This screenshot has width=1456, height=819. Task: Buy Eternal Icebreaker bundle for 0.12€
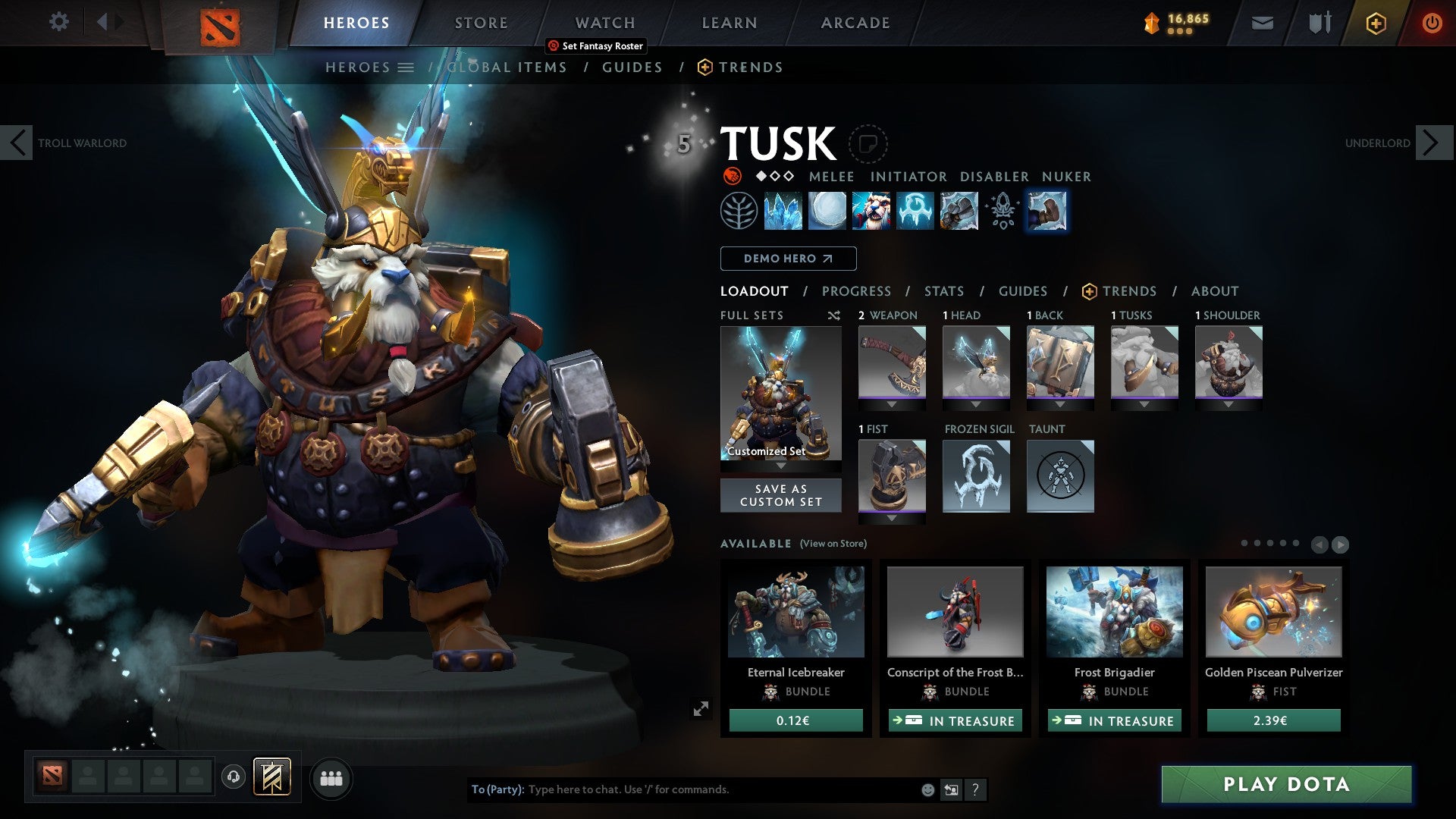tap(795, 720)
